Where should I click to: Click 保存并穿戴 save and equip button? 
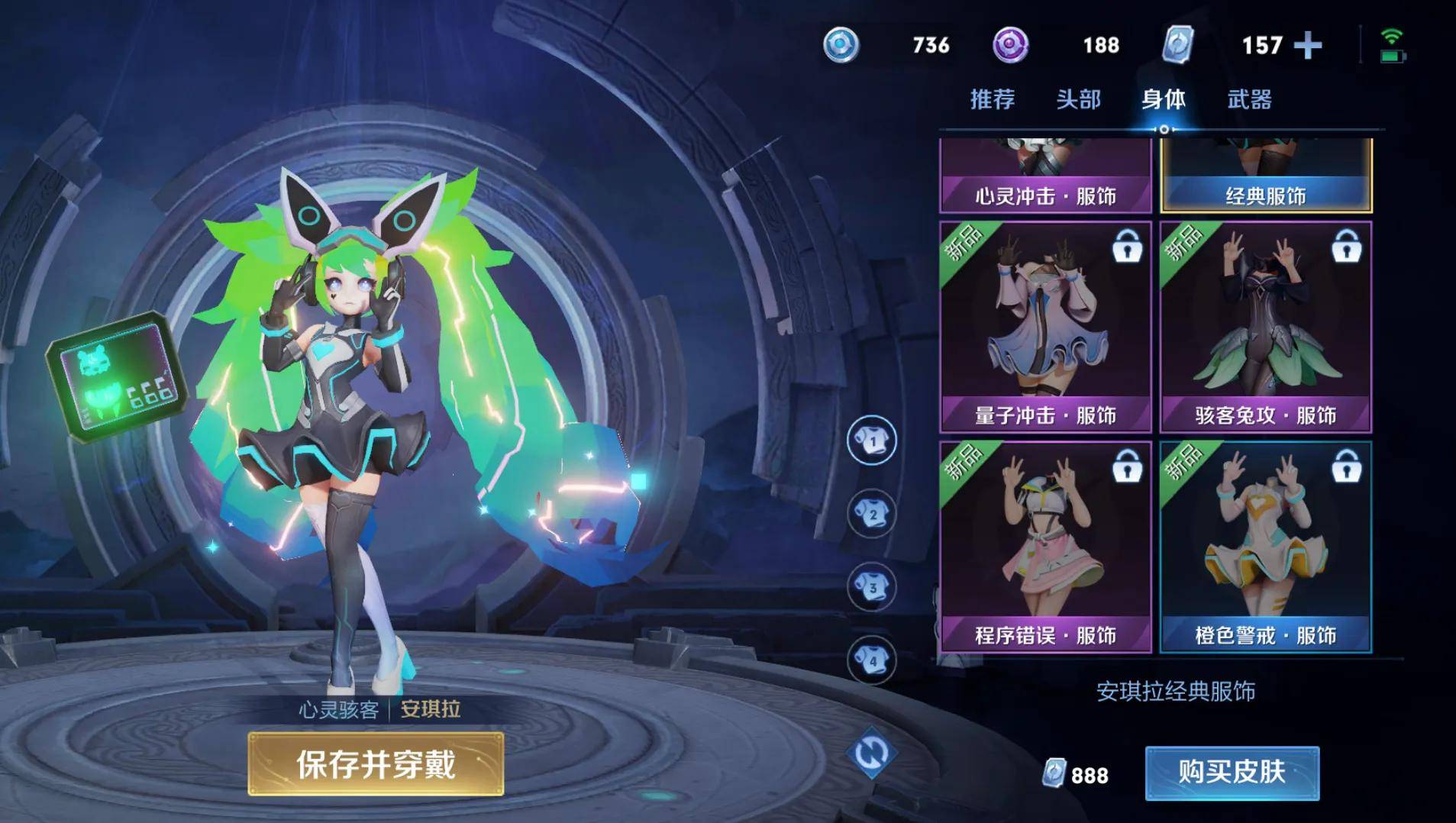(x=376, y=763)
